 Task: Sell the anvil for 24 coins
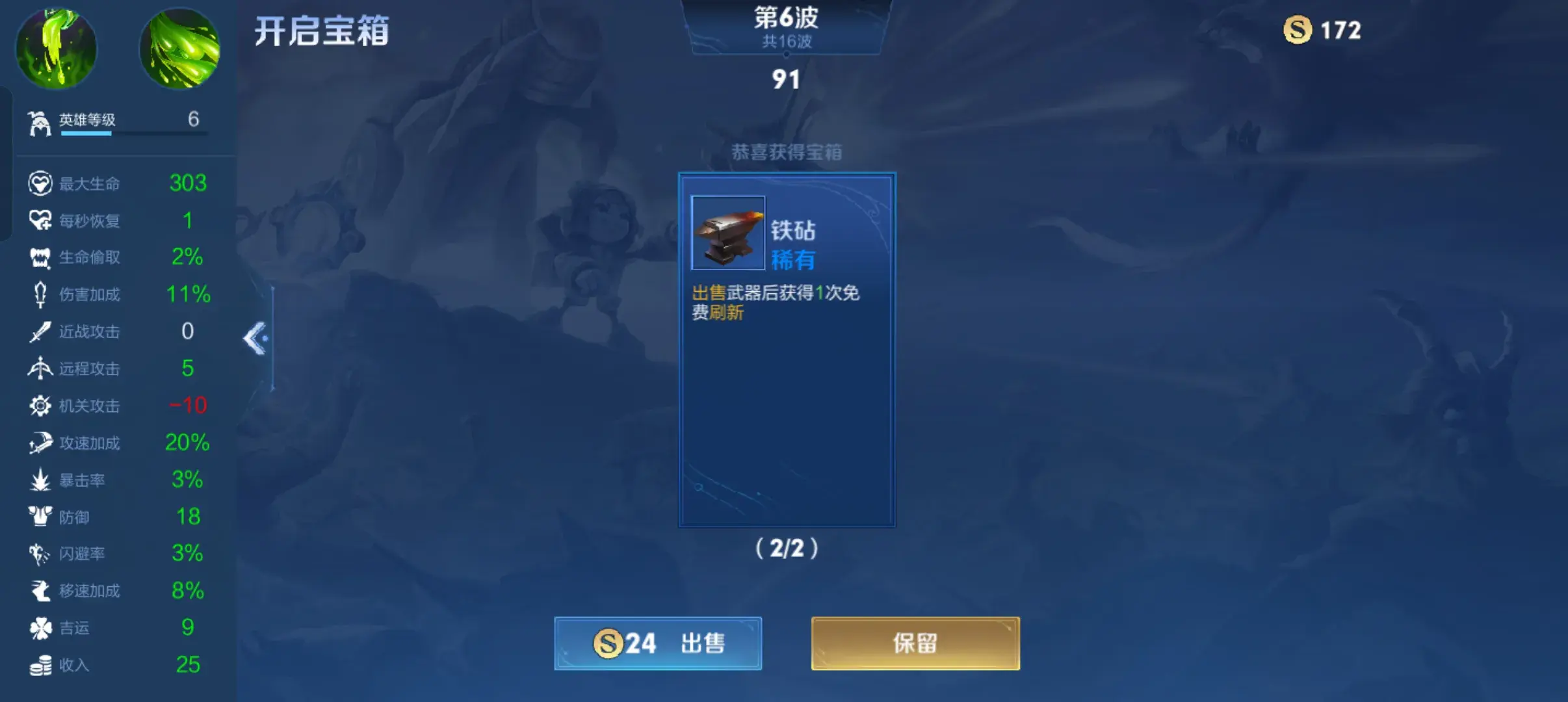pos(657,643)
